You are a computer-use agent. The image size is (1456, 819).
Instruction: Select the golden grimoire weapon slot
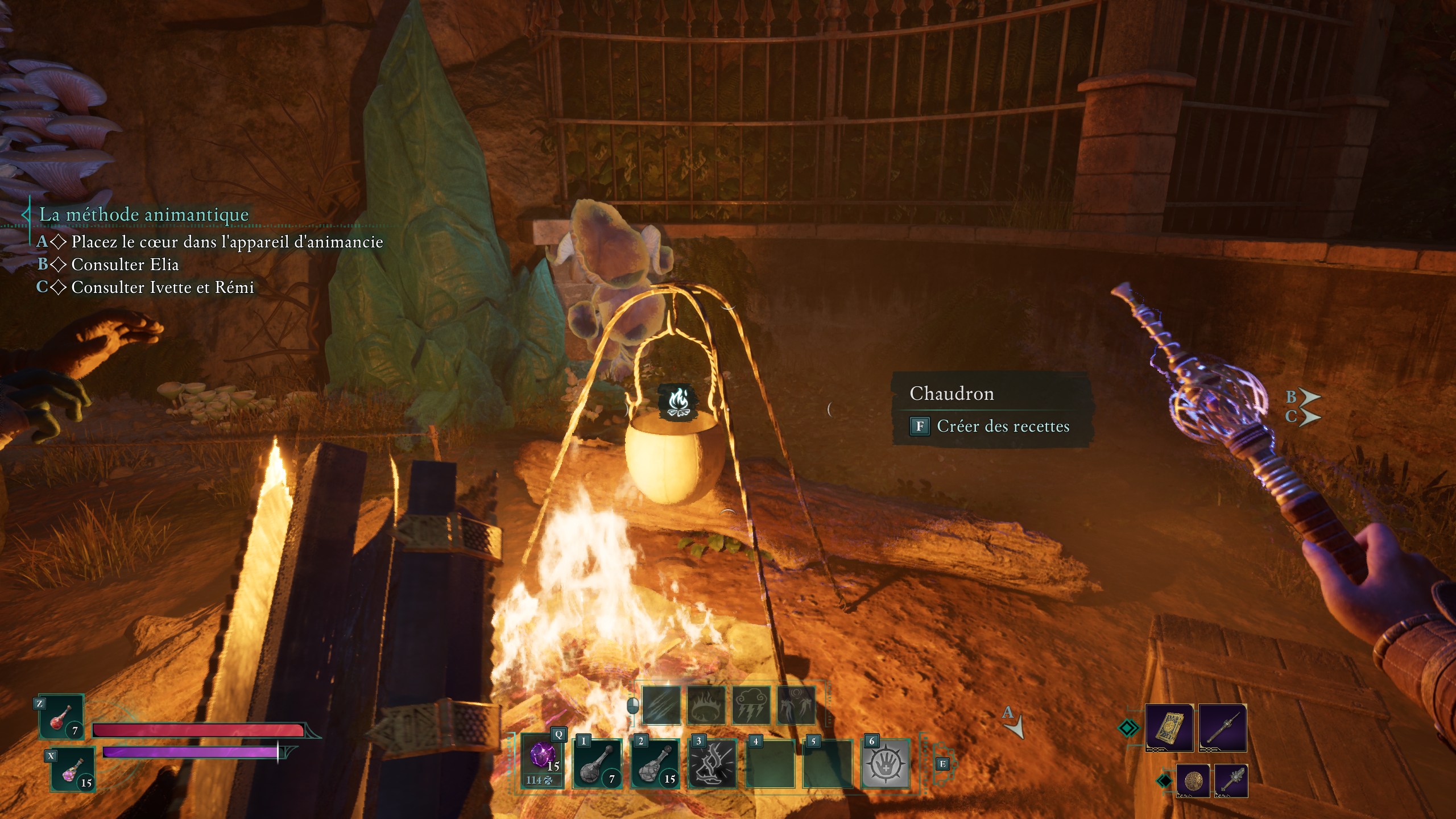click(1169, 727)
